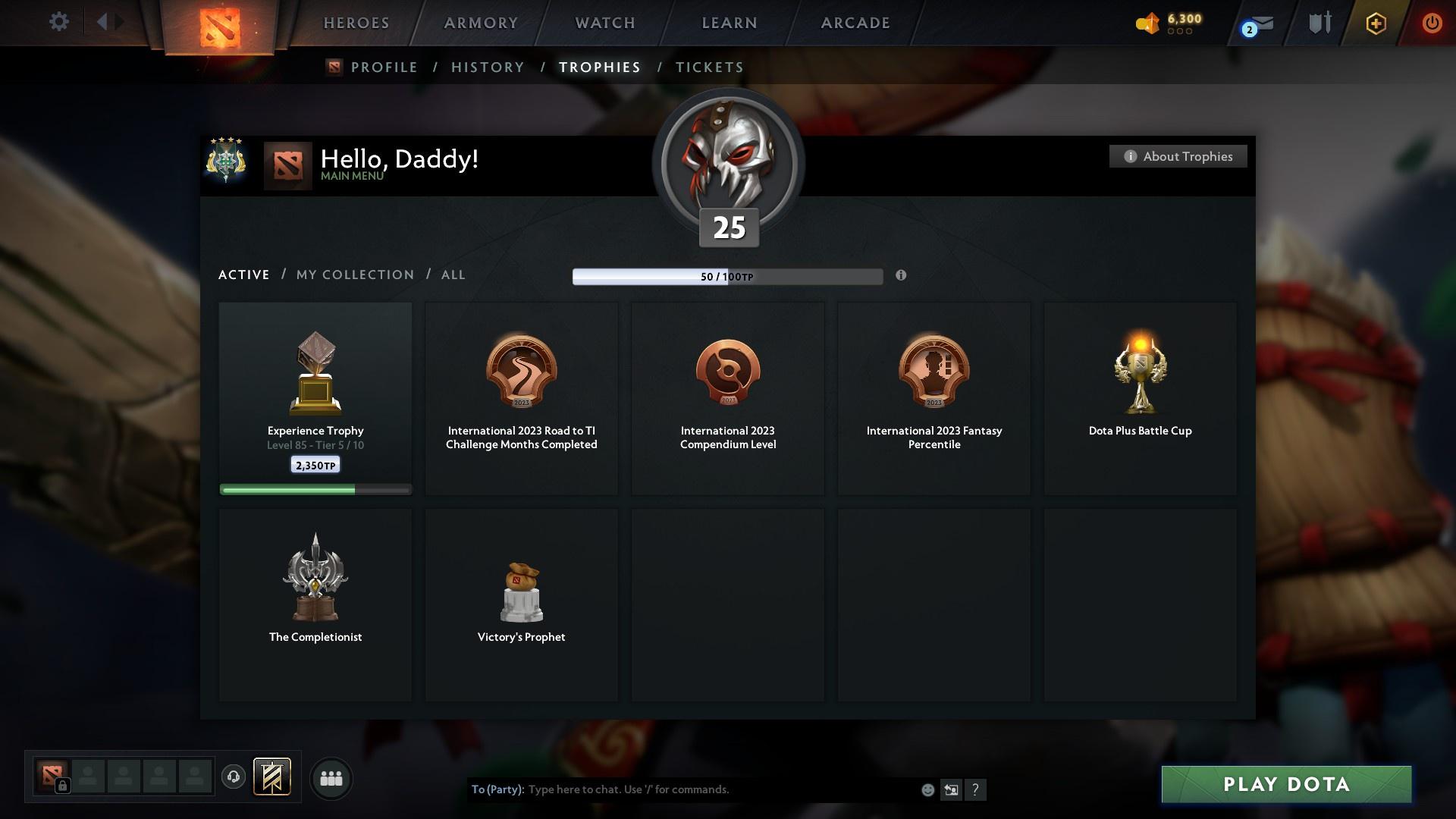Click the shield and sword equipment icon

click(1318, 22)
